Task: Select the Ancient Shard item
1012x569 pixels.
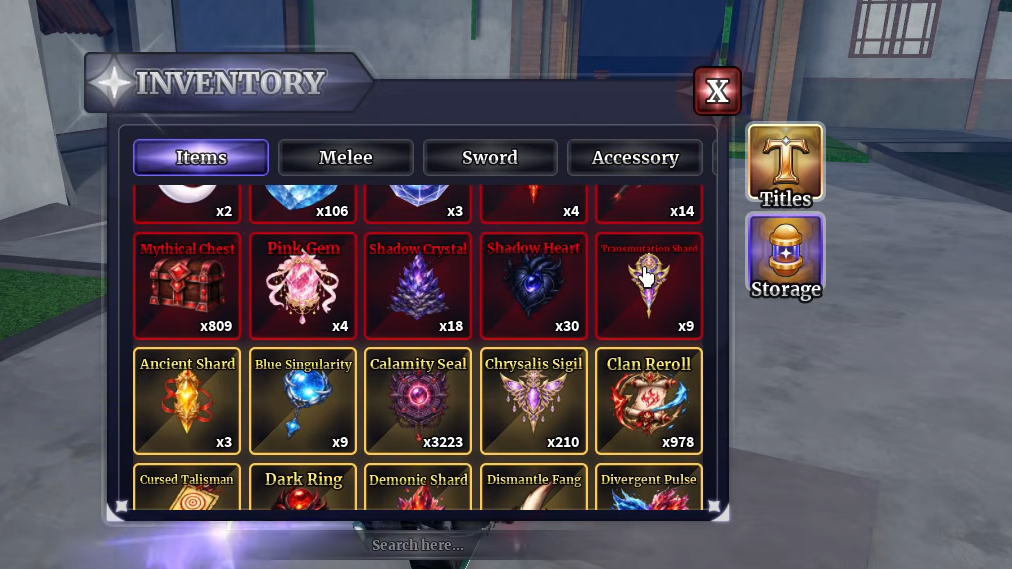Action: tap(187, 402)
